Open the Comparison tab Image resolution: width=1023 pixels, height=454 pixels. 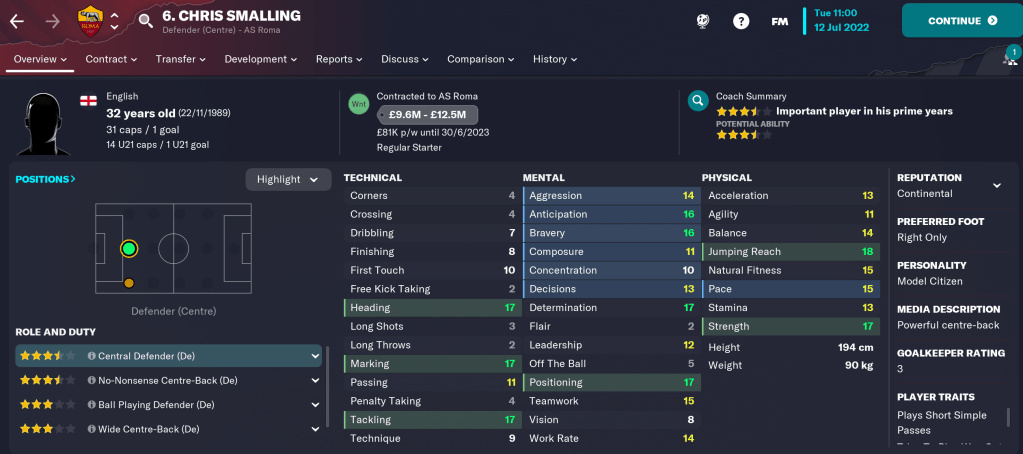(481, 59)
